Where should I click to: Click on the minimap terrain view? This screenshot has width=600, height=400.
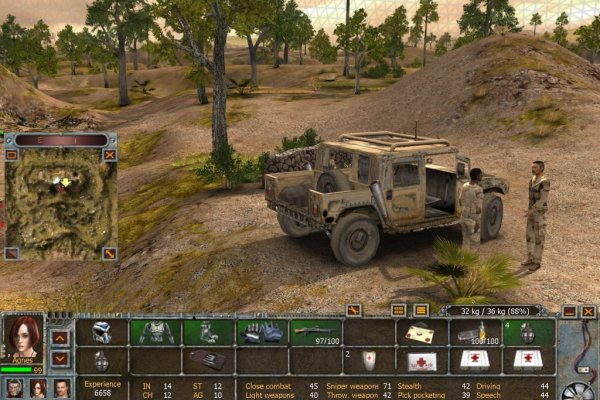pos(60,205)
